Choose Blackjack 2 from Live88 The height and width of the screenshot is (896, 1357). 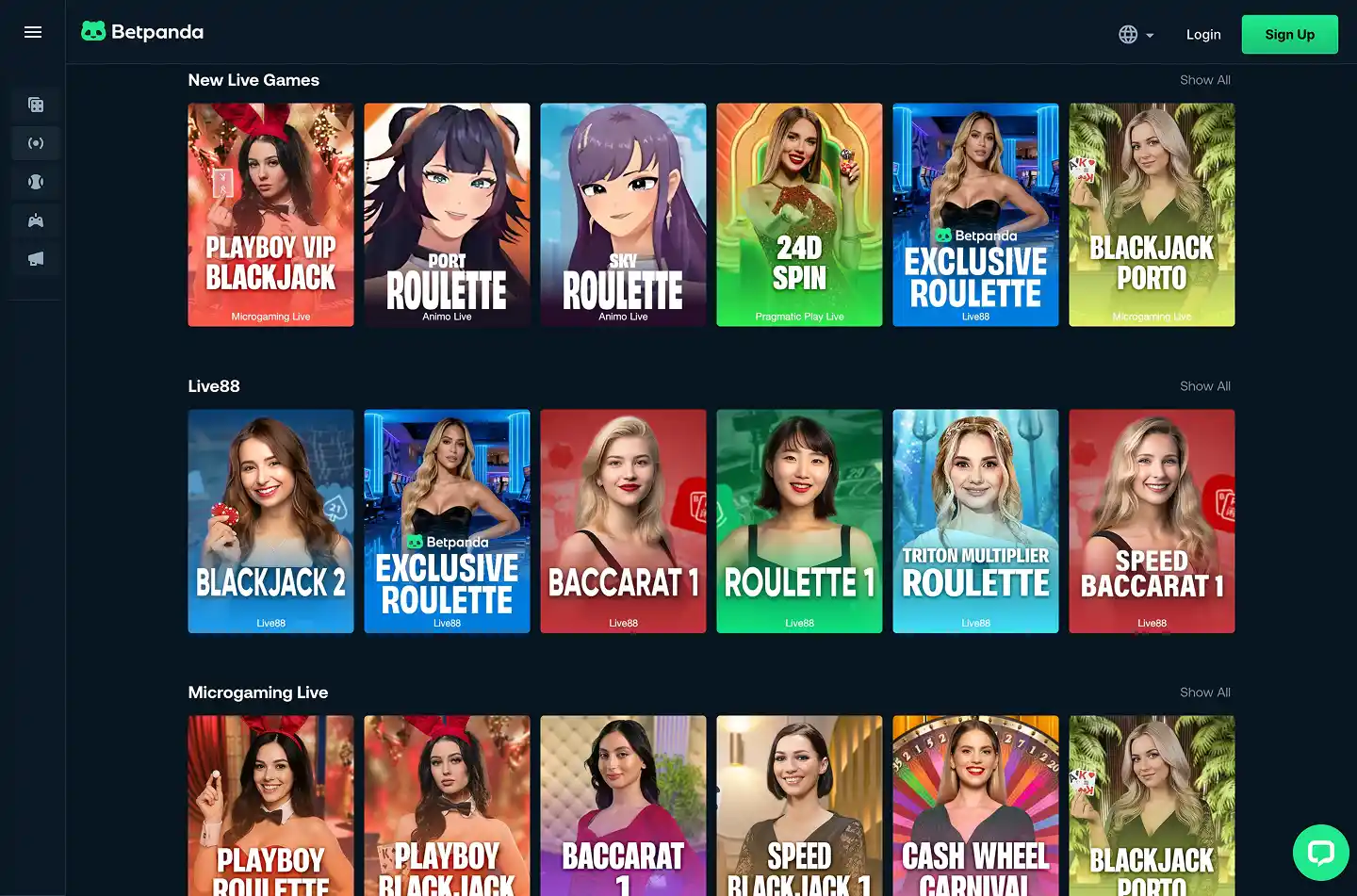270,521
